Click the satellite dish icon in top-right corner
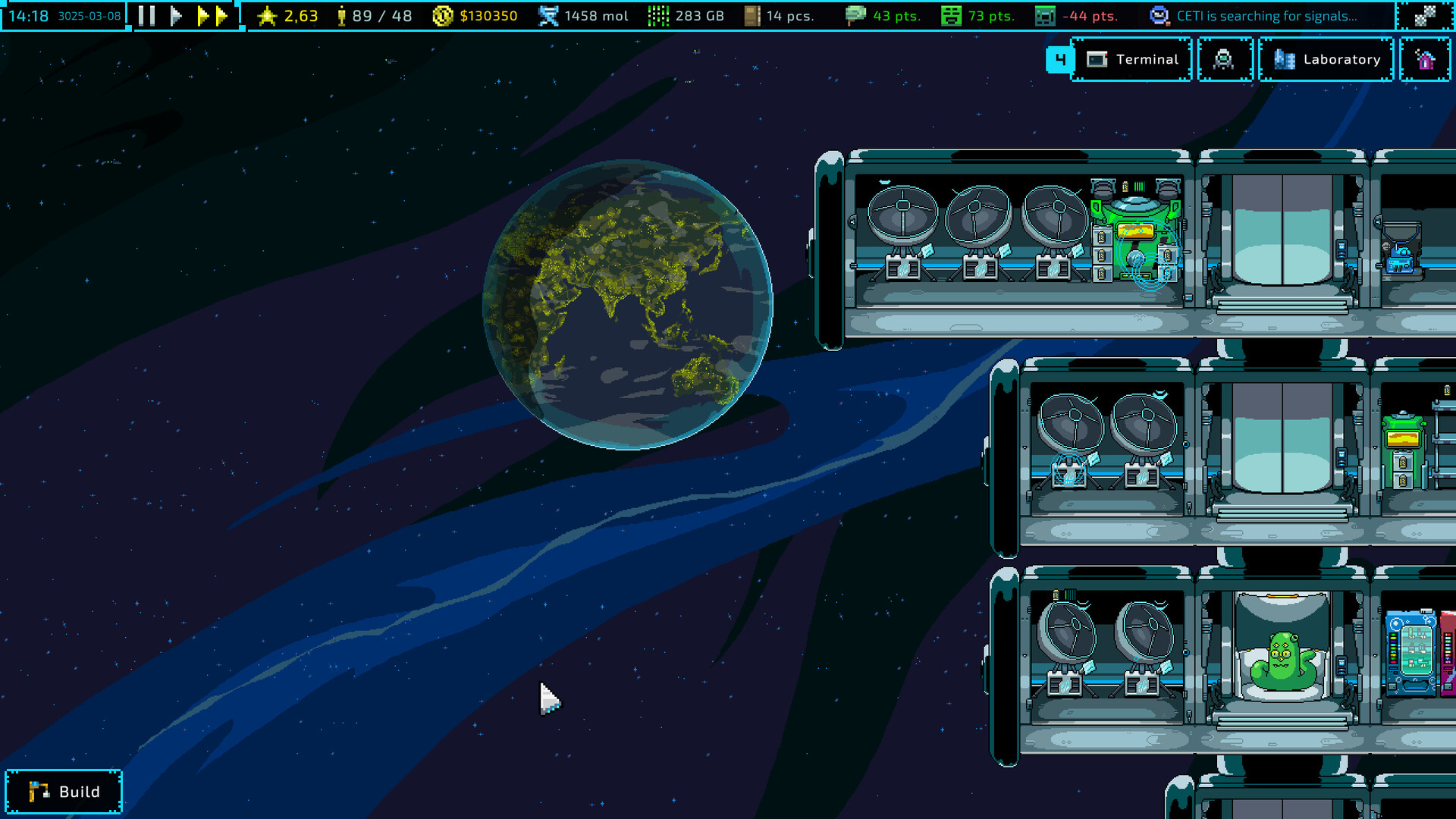1456x819 pixels. point(1426,14)
